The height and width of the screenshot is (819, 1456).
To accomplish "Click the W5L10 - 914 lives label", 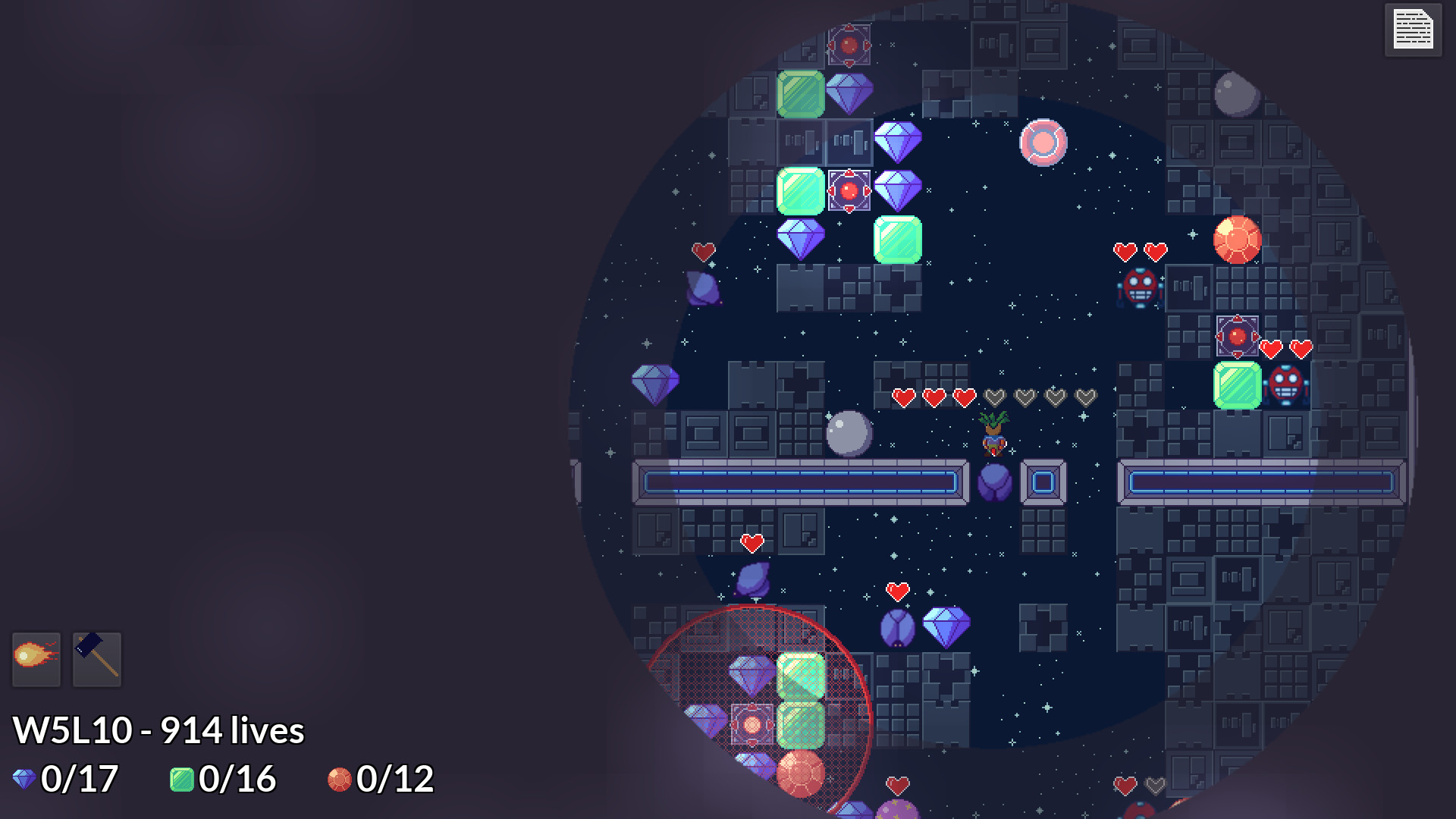I will [x=159, y=730].
